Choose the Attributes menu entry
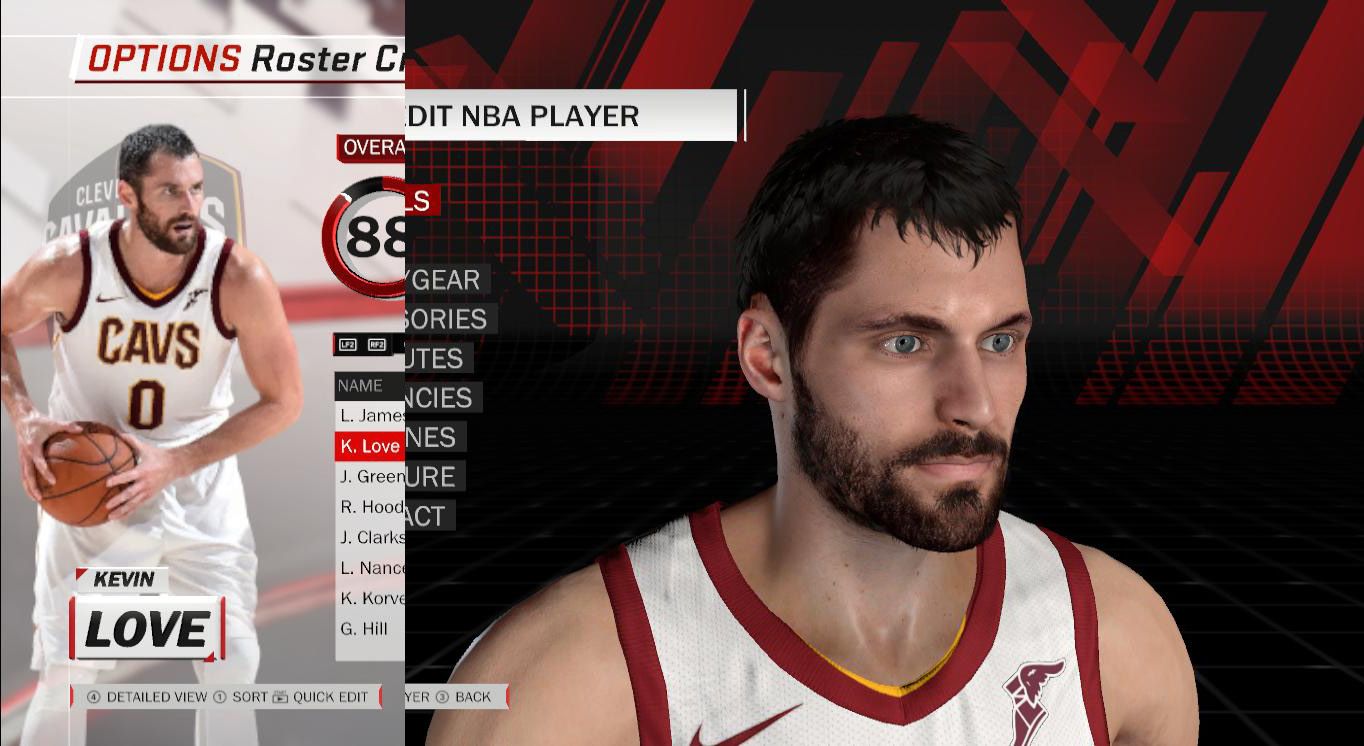The width and height of the screenshot is (1364, 746). [x=436, y=358]
